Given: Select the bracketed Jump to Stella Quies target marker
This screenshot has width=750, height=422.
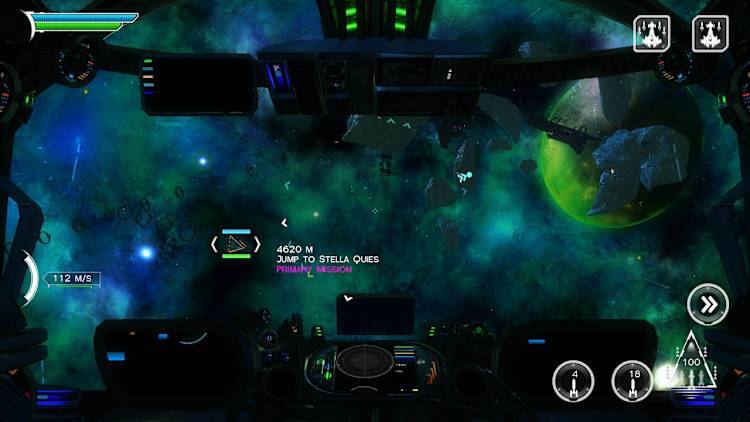Looking at the screenshot, I should point(236,243).
